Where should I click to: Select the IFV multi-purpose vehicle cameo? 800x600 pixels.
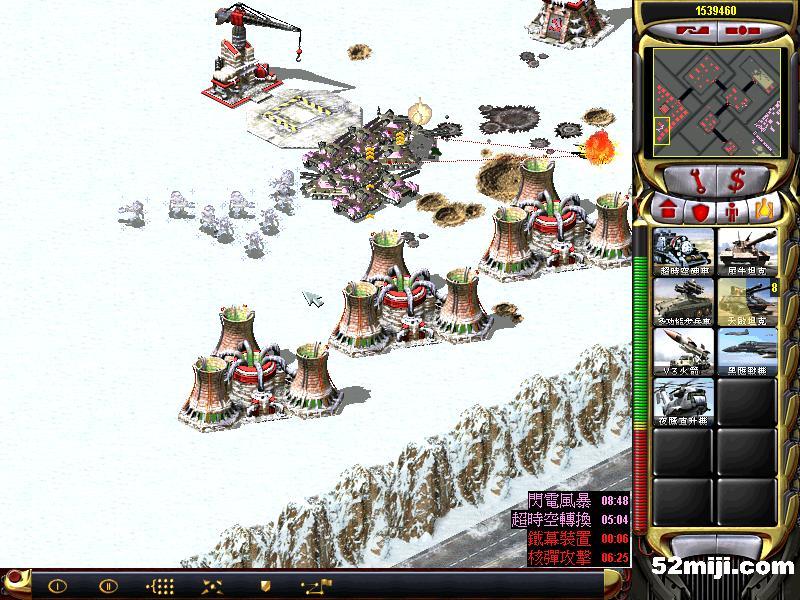coord(684,301)
